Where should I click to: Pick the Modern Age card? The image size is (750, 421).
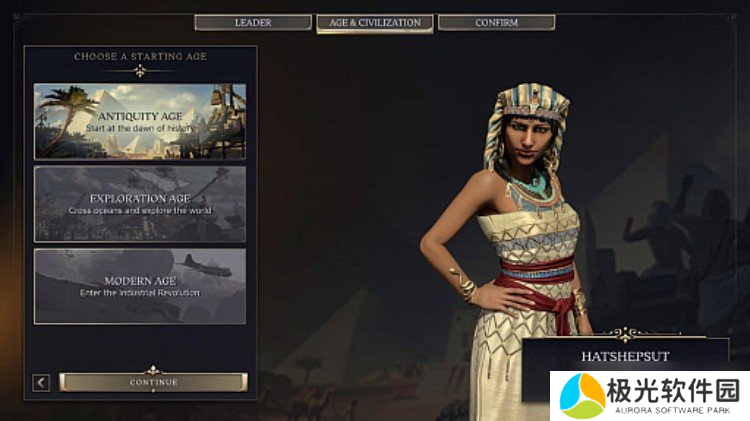pos(140,286)
